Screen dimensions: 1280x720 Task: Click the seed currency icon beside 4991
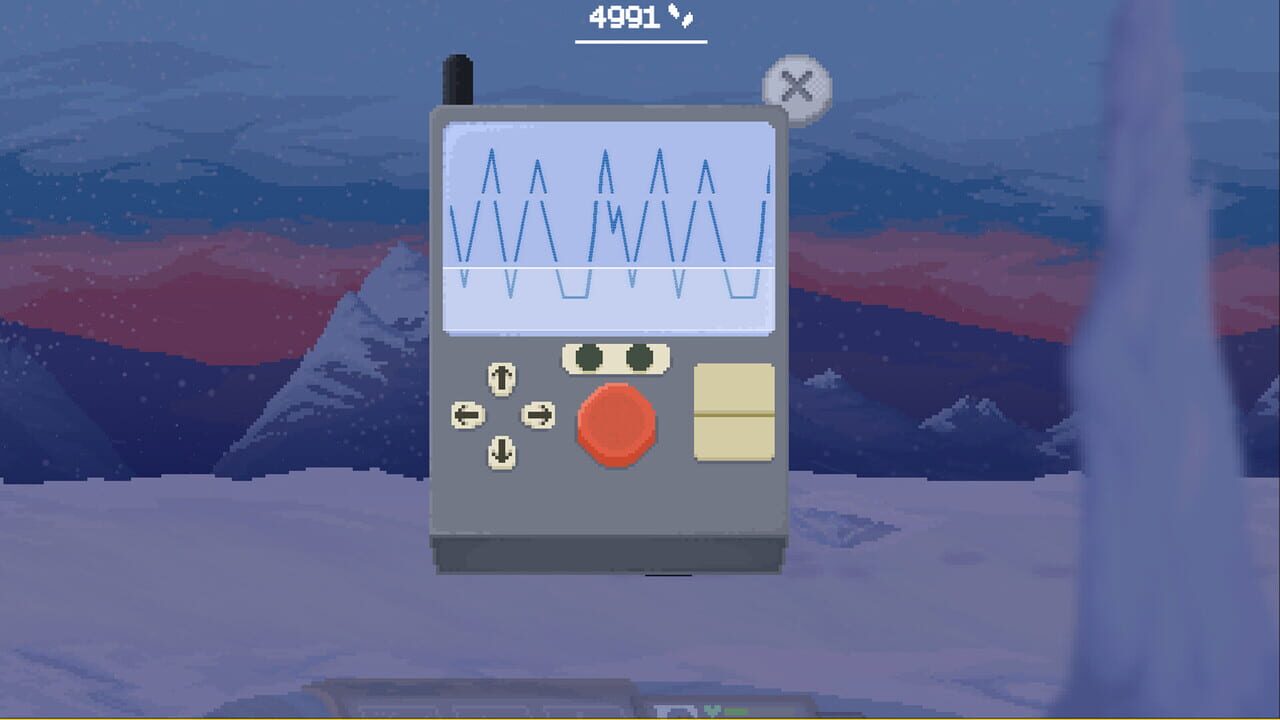pos(681,15)
